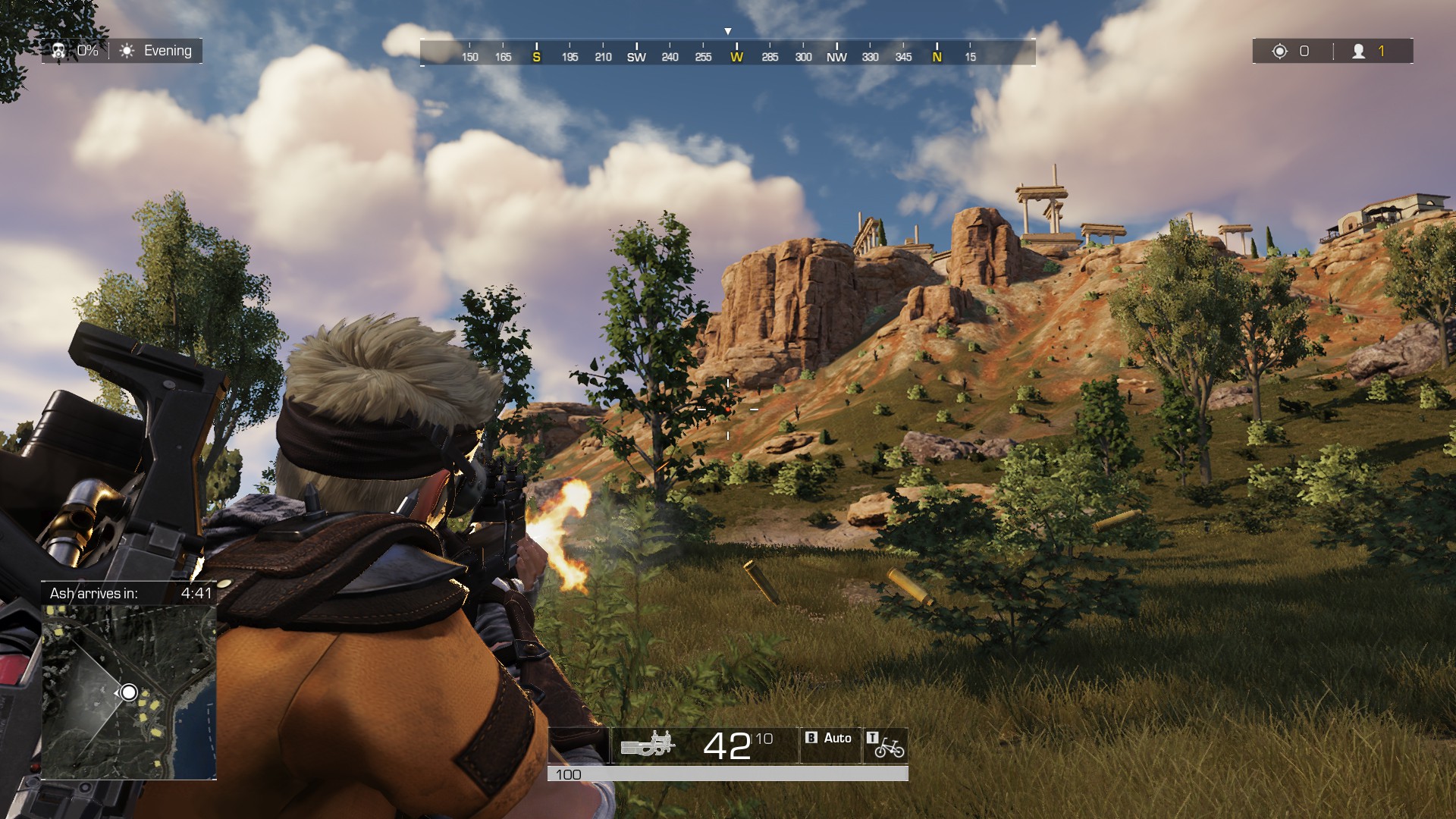Activate the bicycle vehicle icon
This screenshot has width=1456, height=819.
pos(889,748)
